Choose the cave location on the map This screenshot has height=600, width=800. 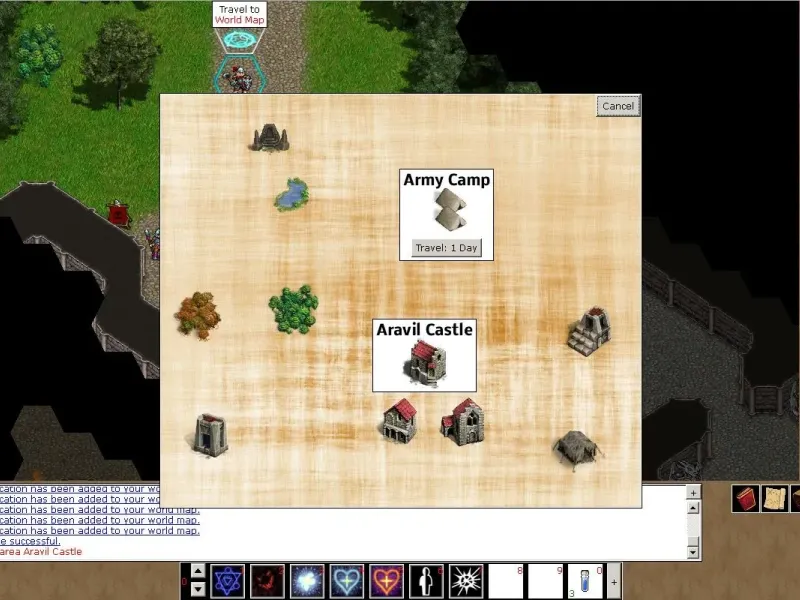coord(269,138)
